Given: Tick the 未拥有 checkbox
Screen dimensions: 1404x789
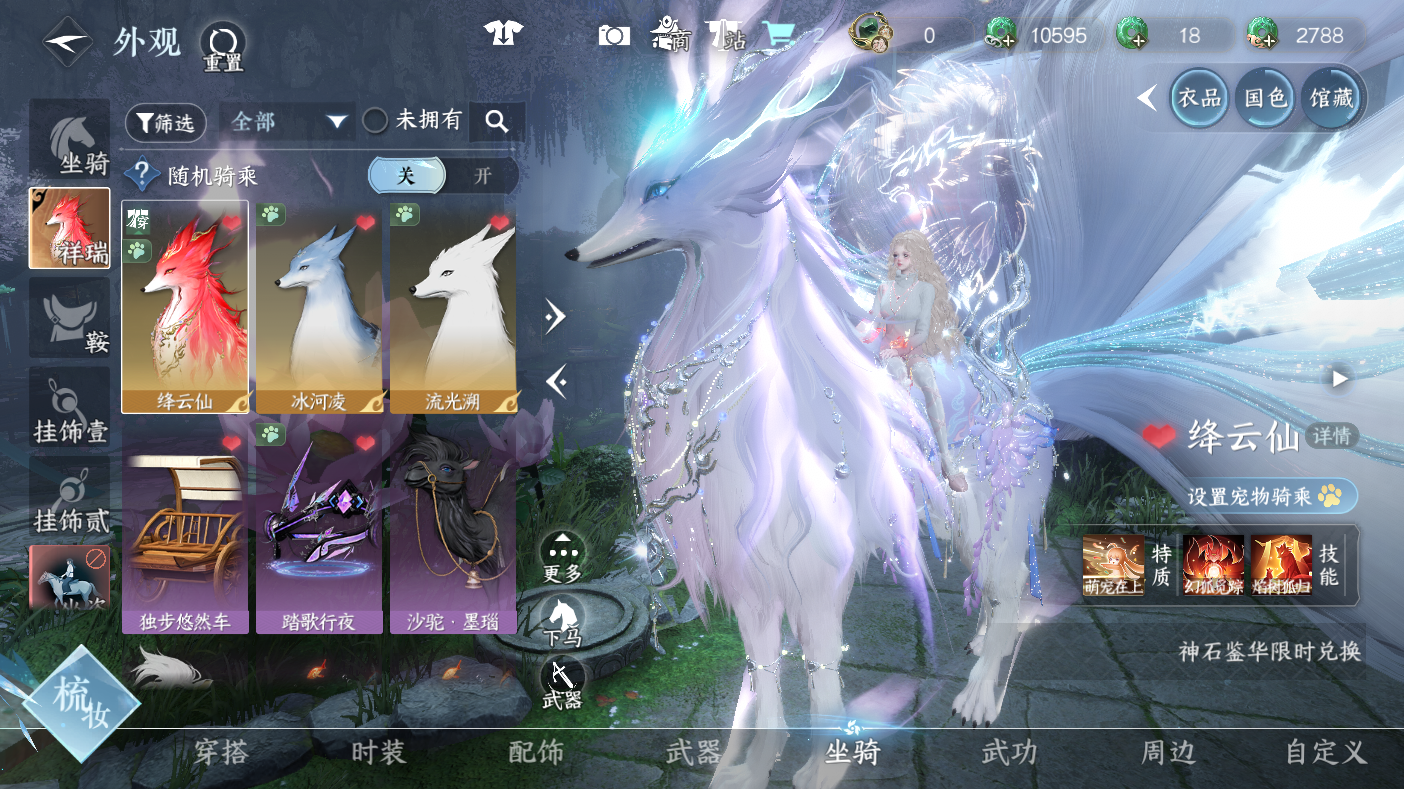Looking at the screenshot, I should tap(376, 121).
